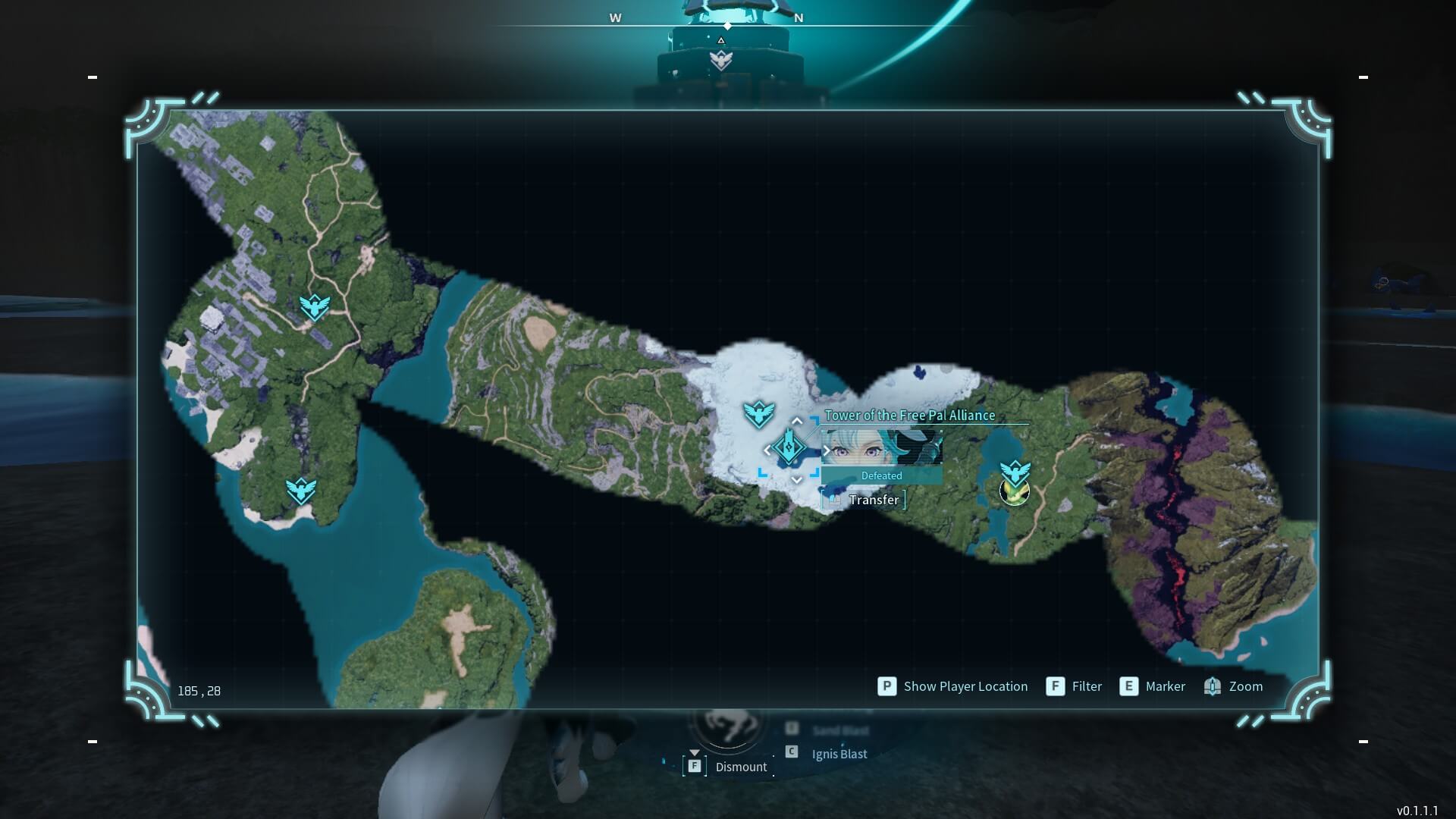Click the north marker on the compass bar

(798, 17)
